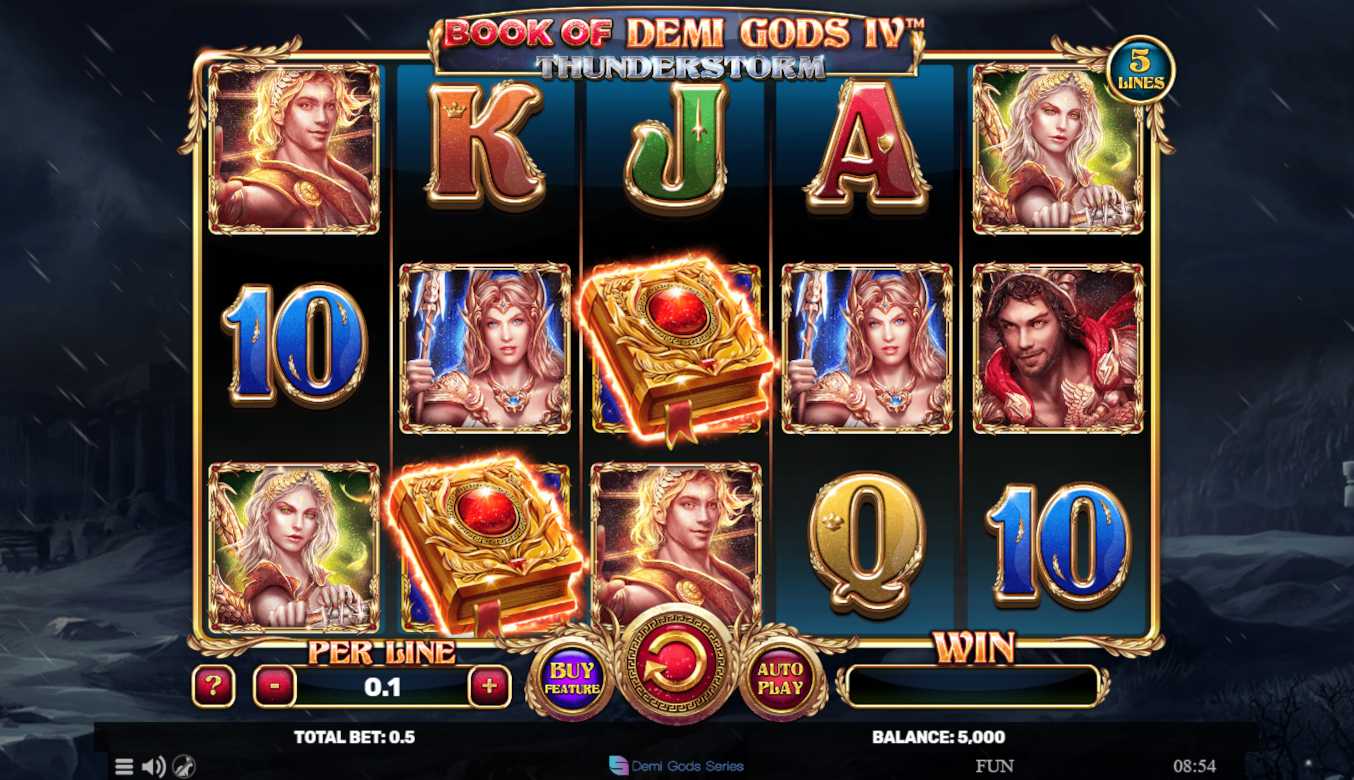Image resolution: width=1354 pixels, height=780 pixels.
Task: Click the Demi Gods Series logo link
Action: 677,766
